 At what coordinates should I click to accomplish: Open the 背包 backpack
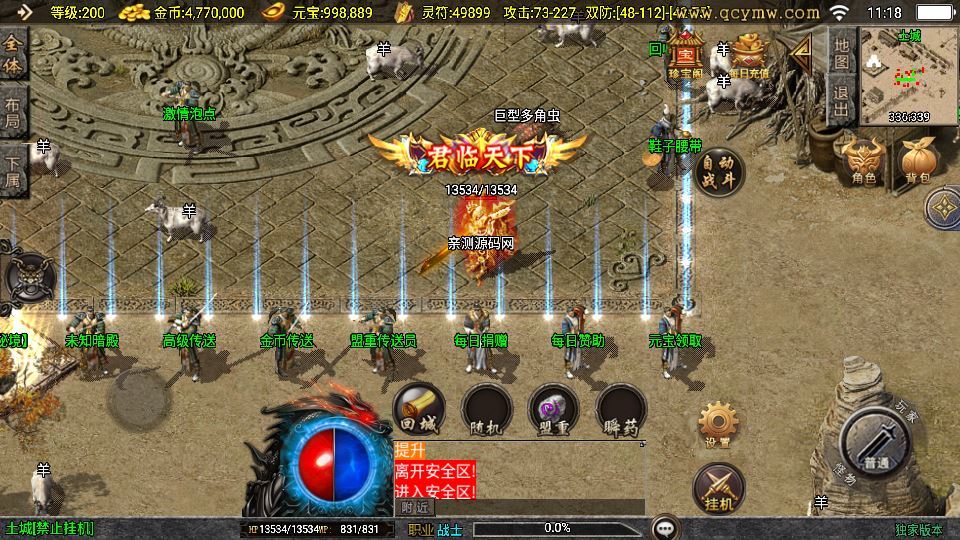(917, 162)
